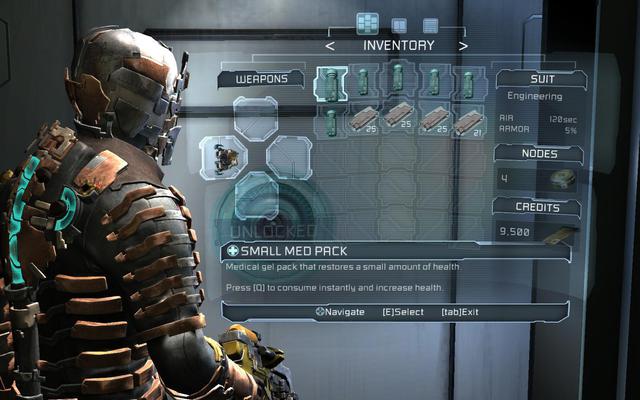Switch to the lined list tab icon
Image resolution: width=640 pixels, height=400 pixels.
click(430, 25)
